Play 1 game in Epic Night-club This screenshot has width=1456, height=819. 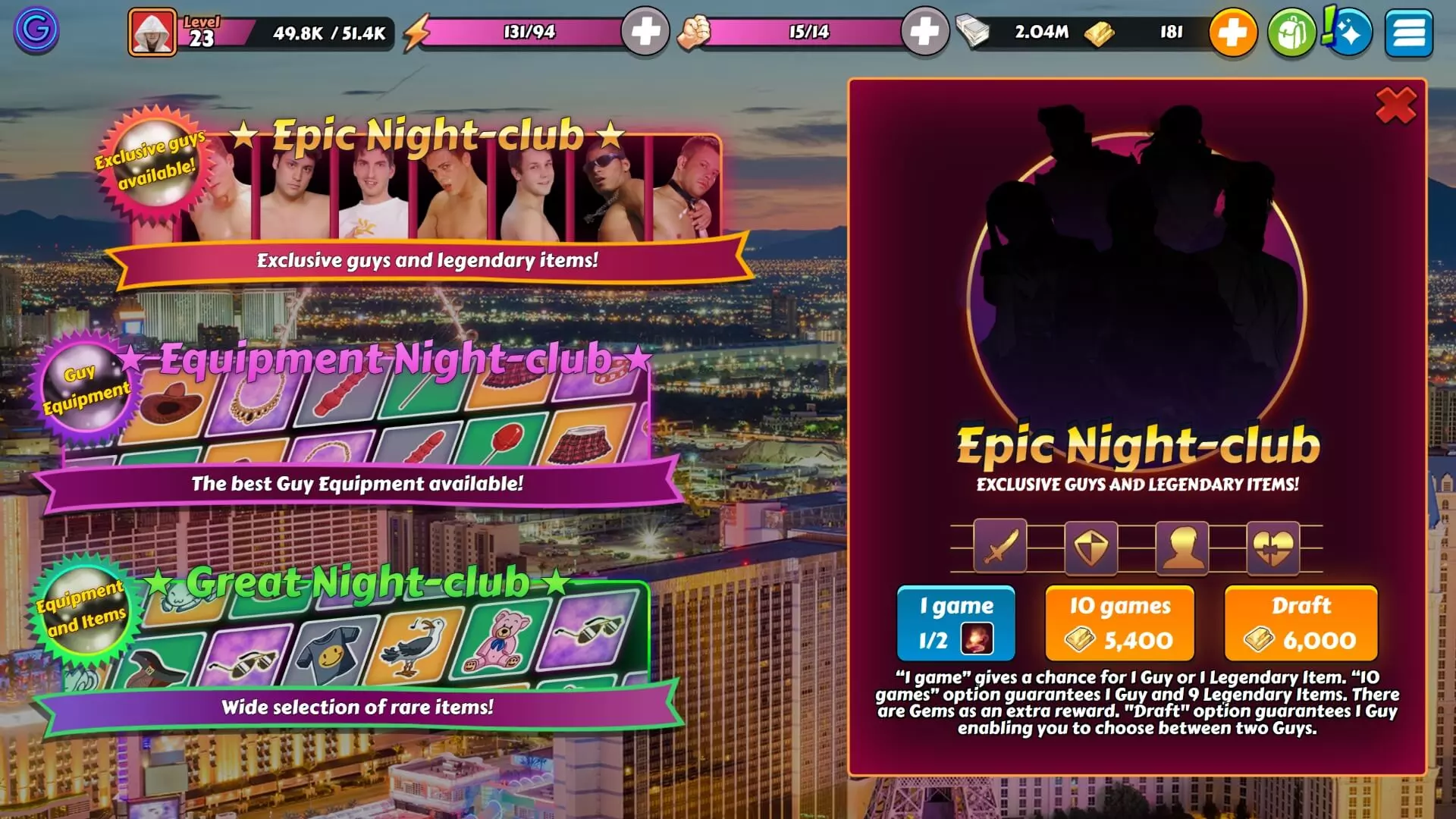pyautogui.click(x=955, y=623)
